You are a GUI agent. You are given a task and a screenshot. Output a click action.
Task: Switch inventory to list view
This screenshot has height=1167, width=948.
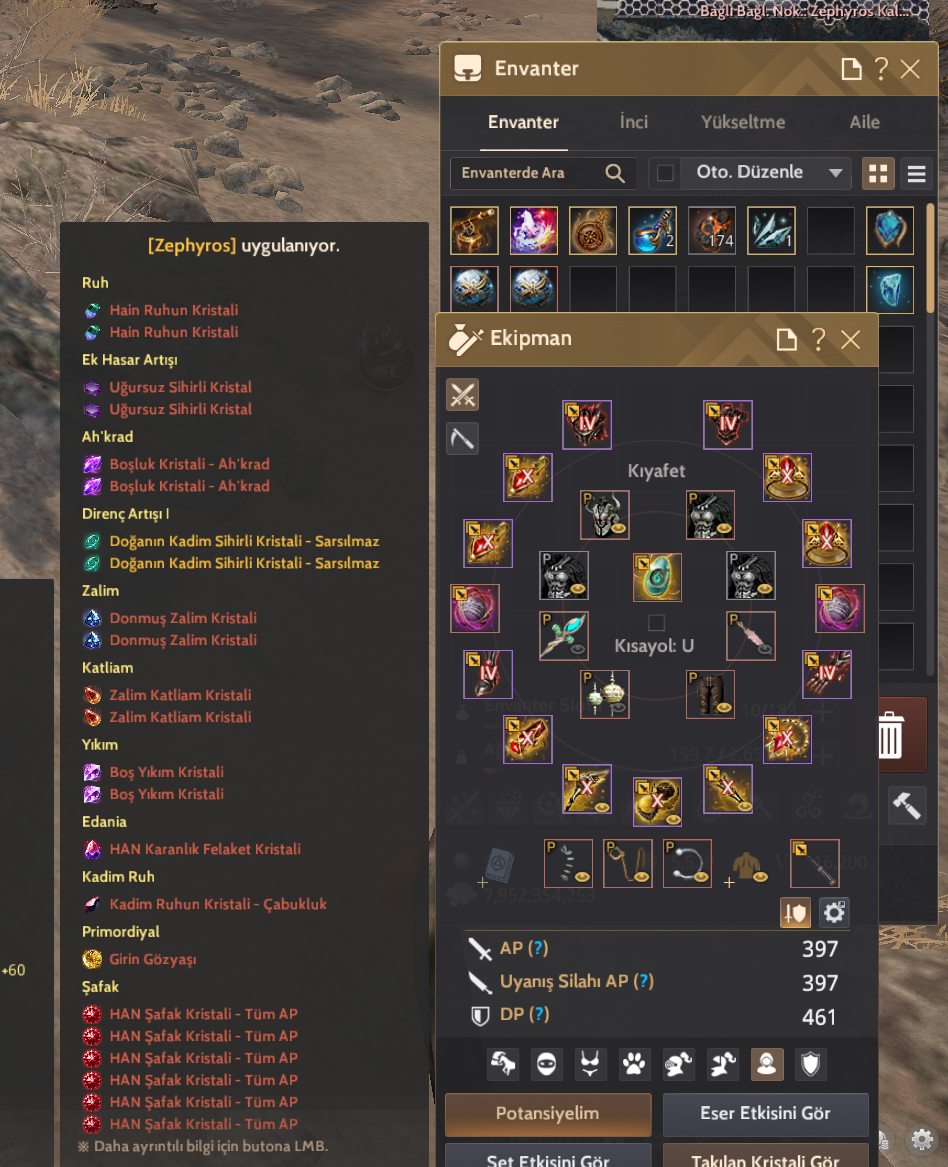[x=916, y=173]
